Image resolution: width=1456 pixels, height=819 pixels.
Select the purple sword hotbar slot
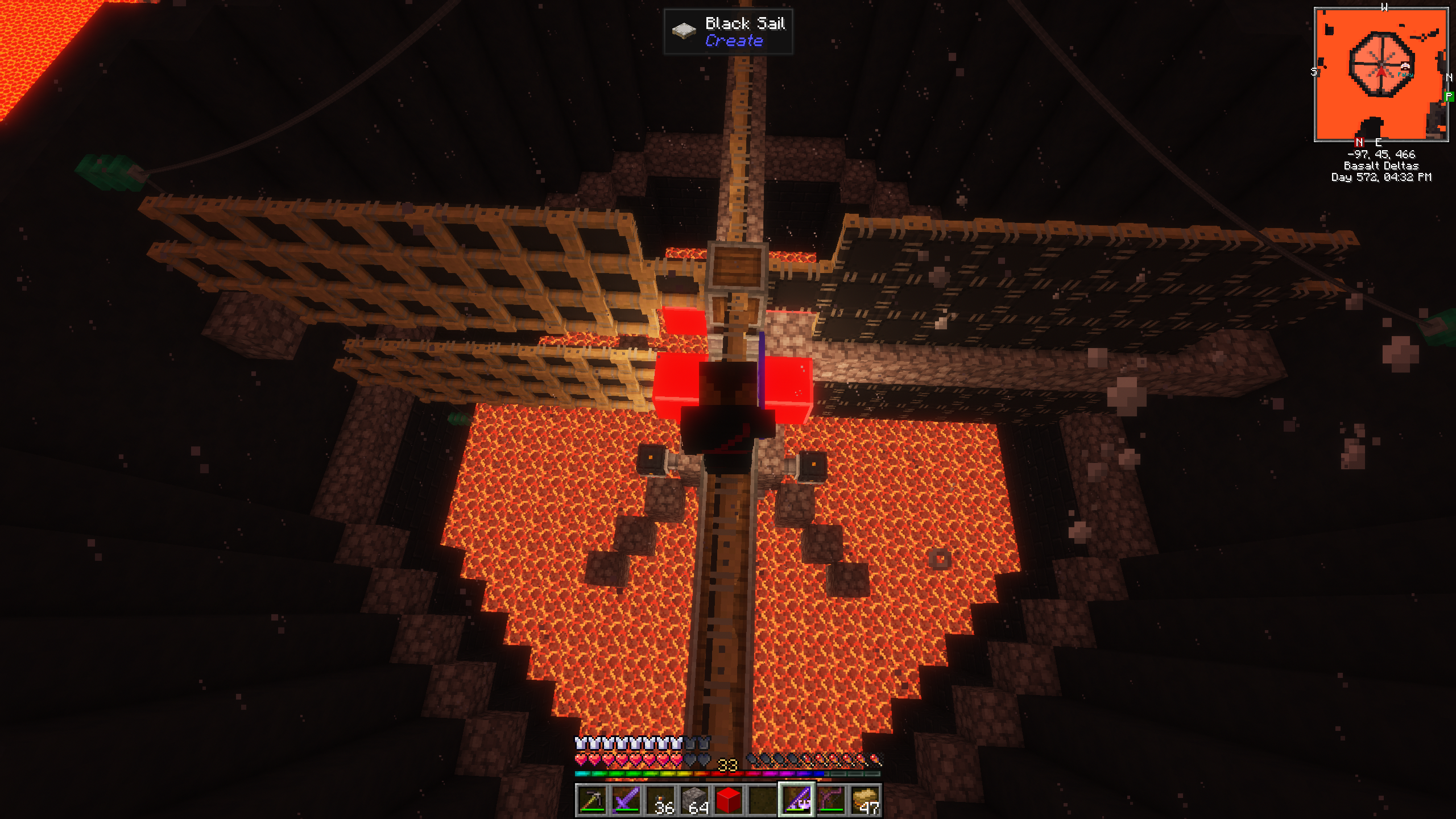point(626,800)
